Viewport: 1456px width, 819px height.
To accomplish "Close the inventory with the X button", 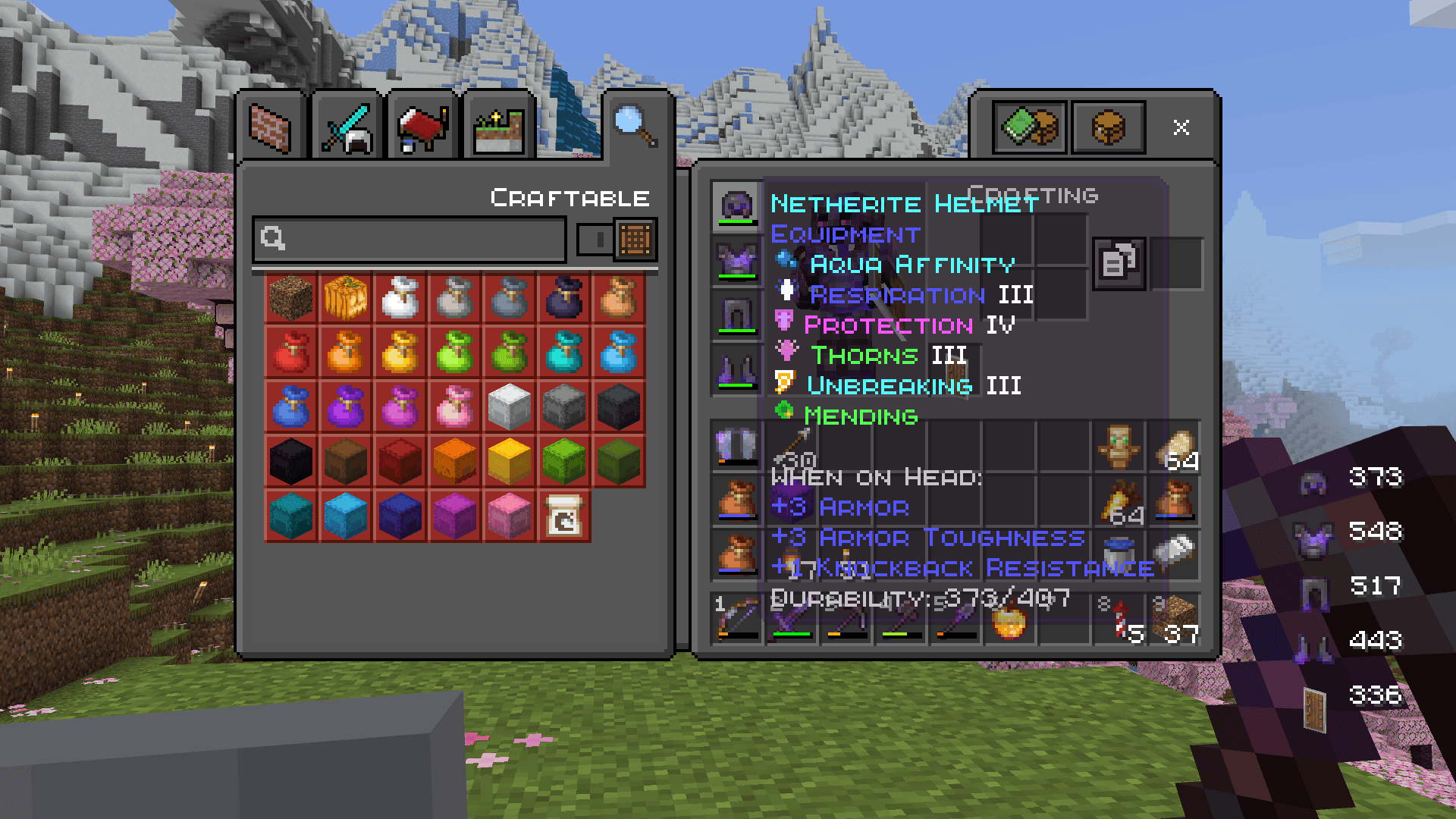I will tap(1181, 127).
